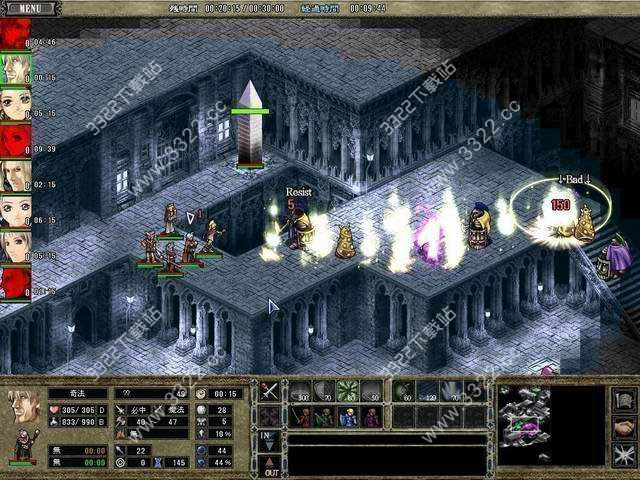The height and width of the screenshot is (480, 640).
Task: Open the MENU button
Action: (x=29, y=8)
